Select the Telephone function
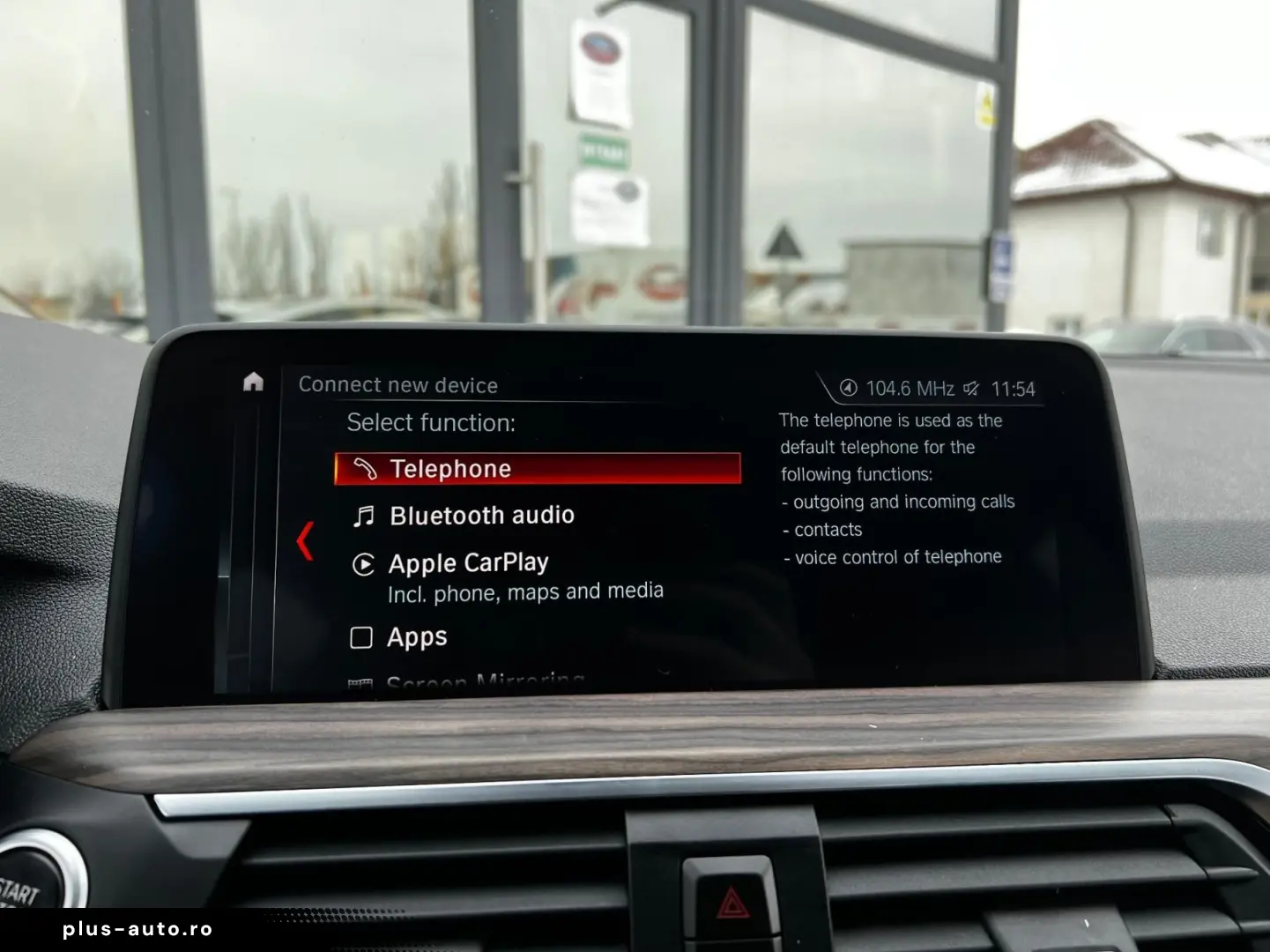1270x952 pixels. tap(537, 469)
